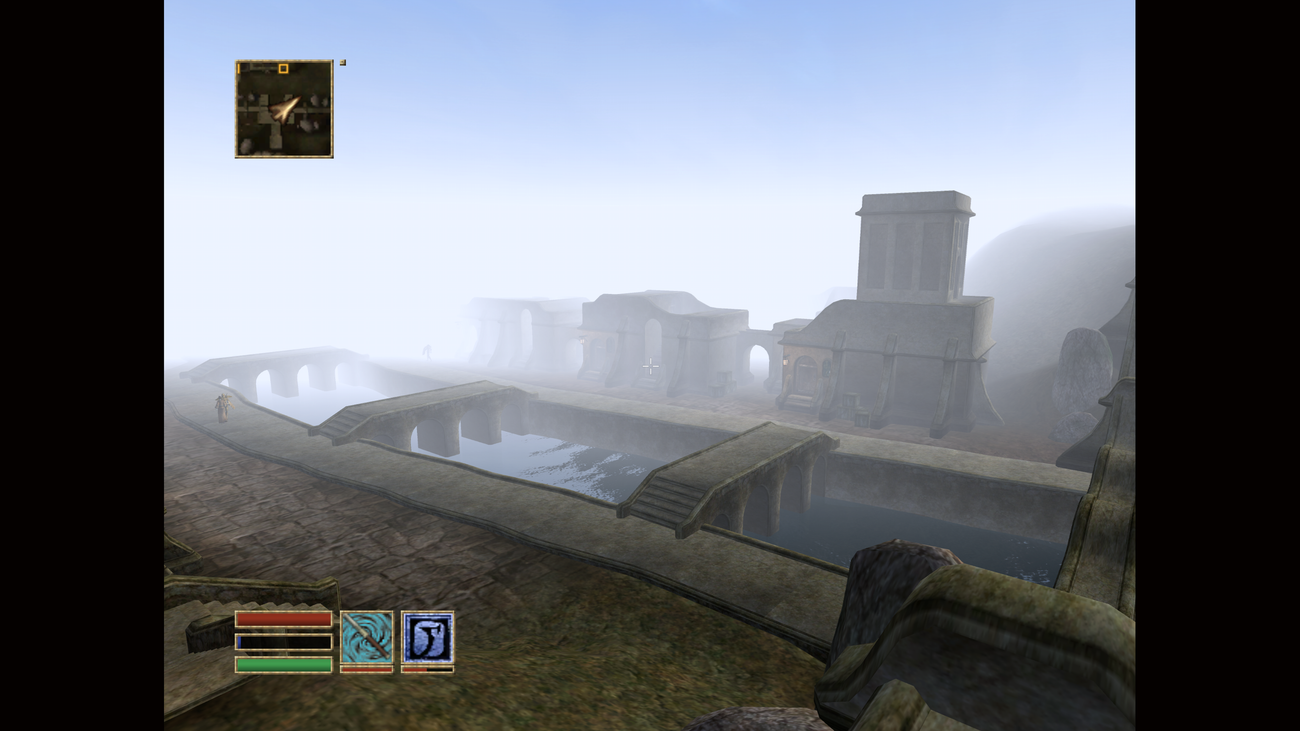Click the crosshair reticle at screen center

point(650,365)
